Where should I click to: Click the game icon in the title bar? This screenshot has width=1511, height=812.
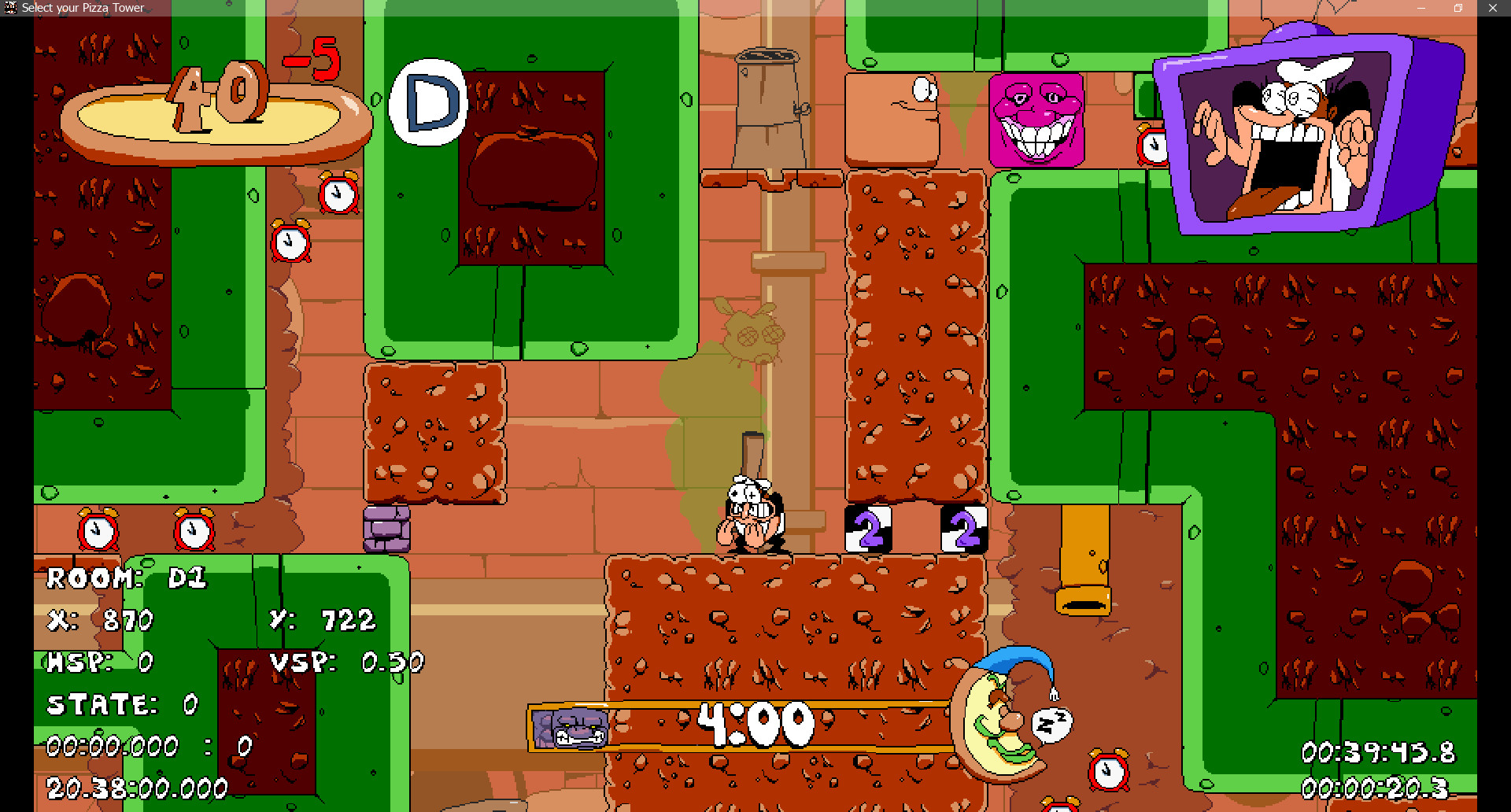[x=10, y=7]
